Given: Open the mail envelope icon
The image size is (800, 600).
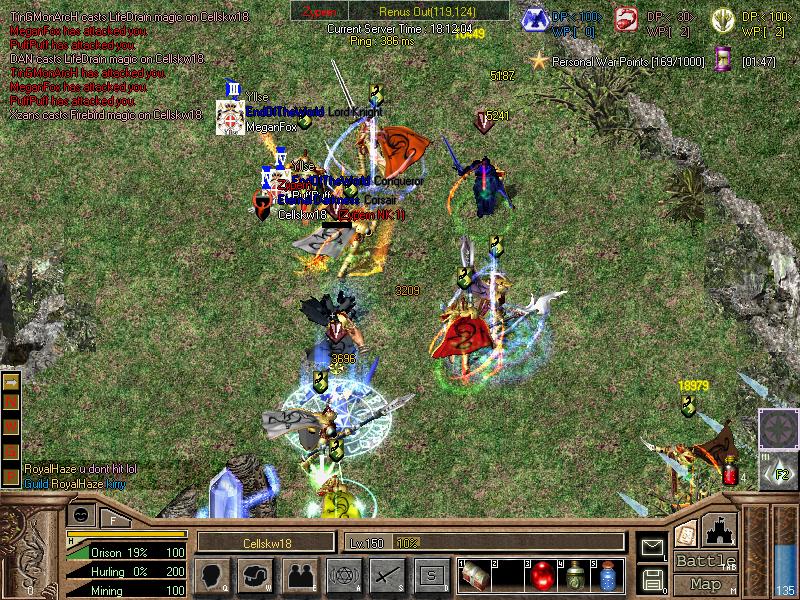Looking at the screenshot, I should tap(652, 547).
